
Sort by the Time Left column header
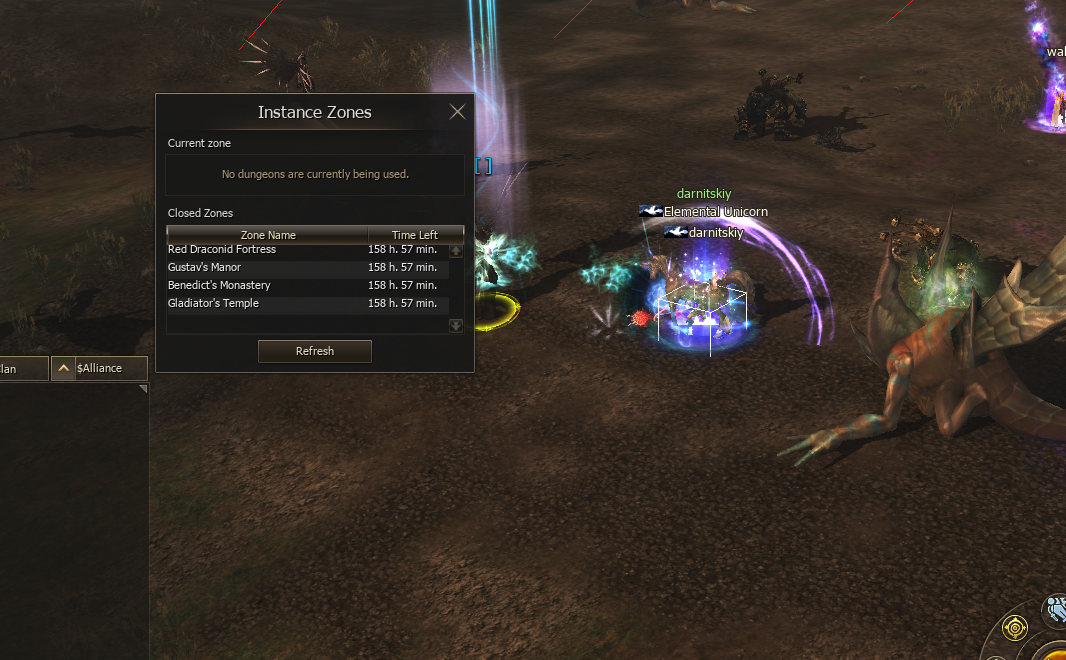(x=415, y=235)
